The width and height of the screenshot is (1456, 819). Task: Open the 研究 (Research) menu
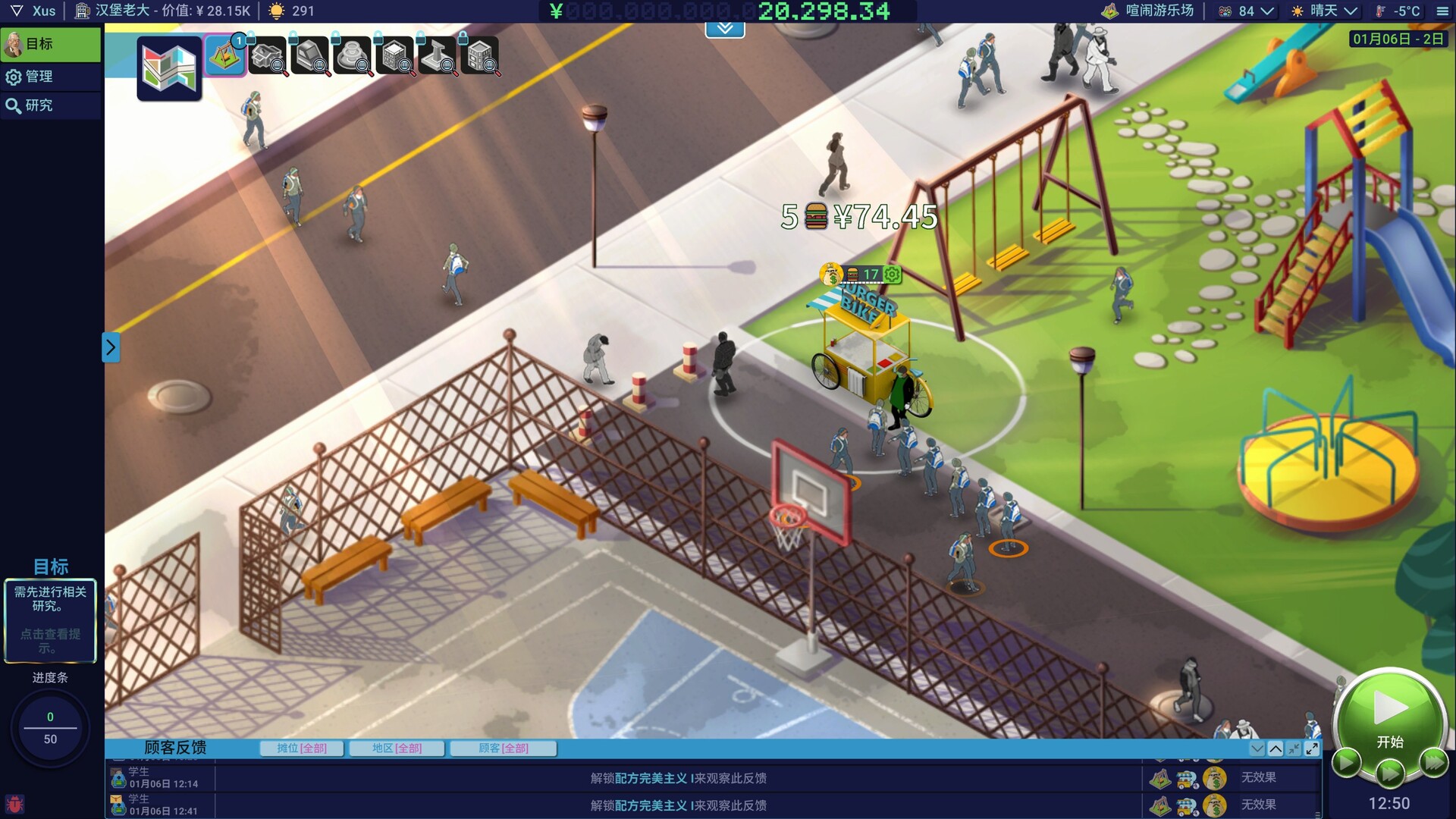[x=50, y=105]
